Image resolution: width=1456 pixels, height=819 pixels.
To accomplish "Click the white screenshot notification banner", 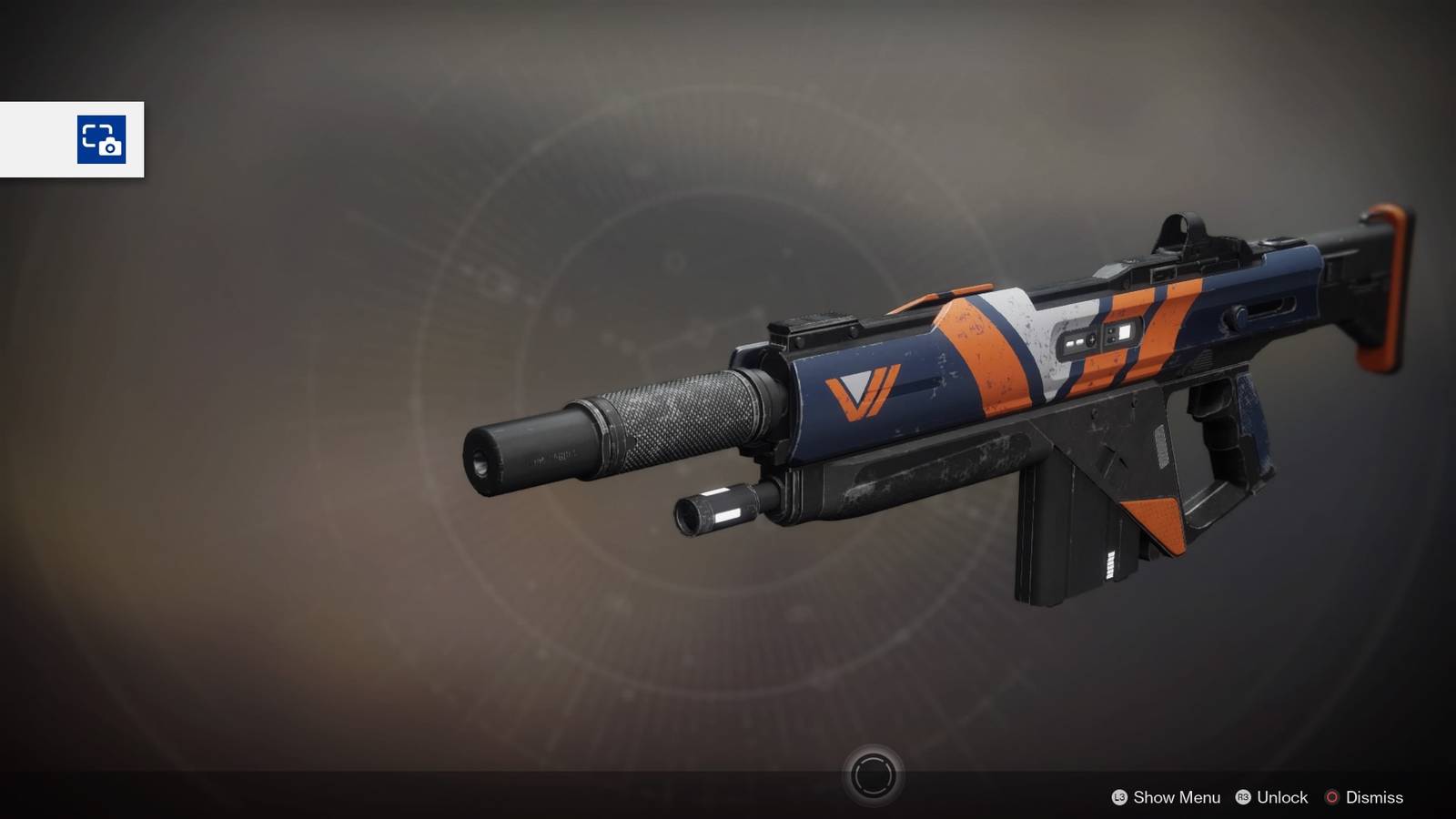I will point(73,140).
